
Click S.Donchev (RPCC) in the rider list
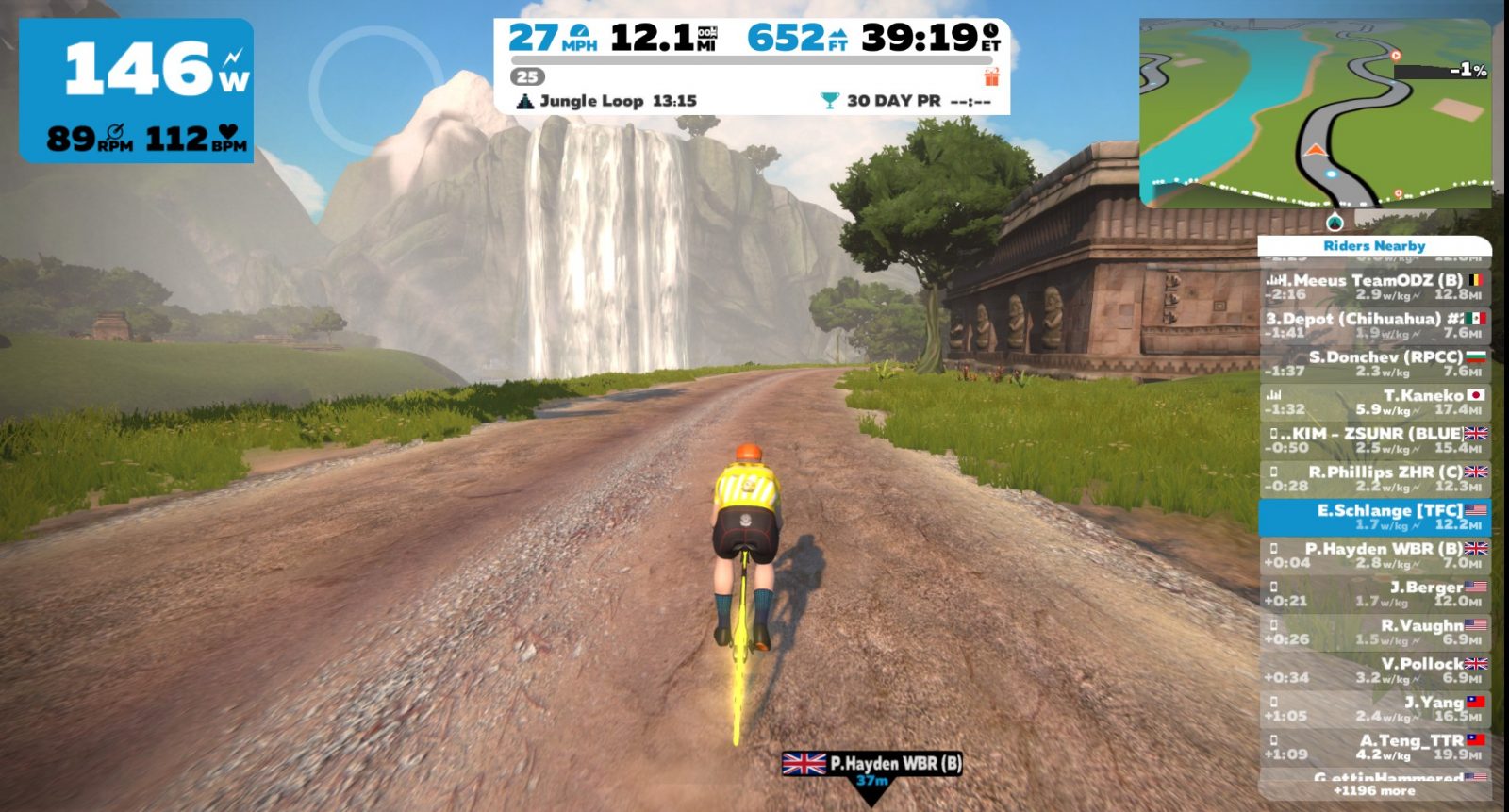click(x=1374, y=363)
